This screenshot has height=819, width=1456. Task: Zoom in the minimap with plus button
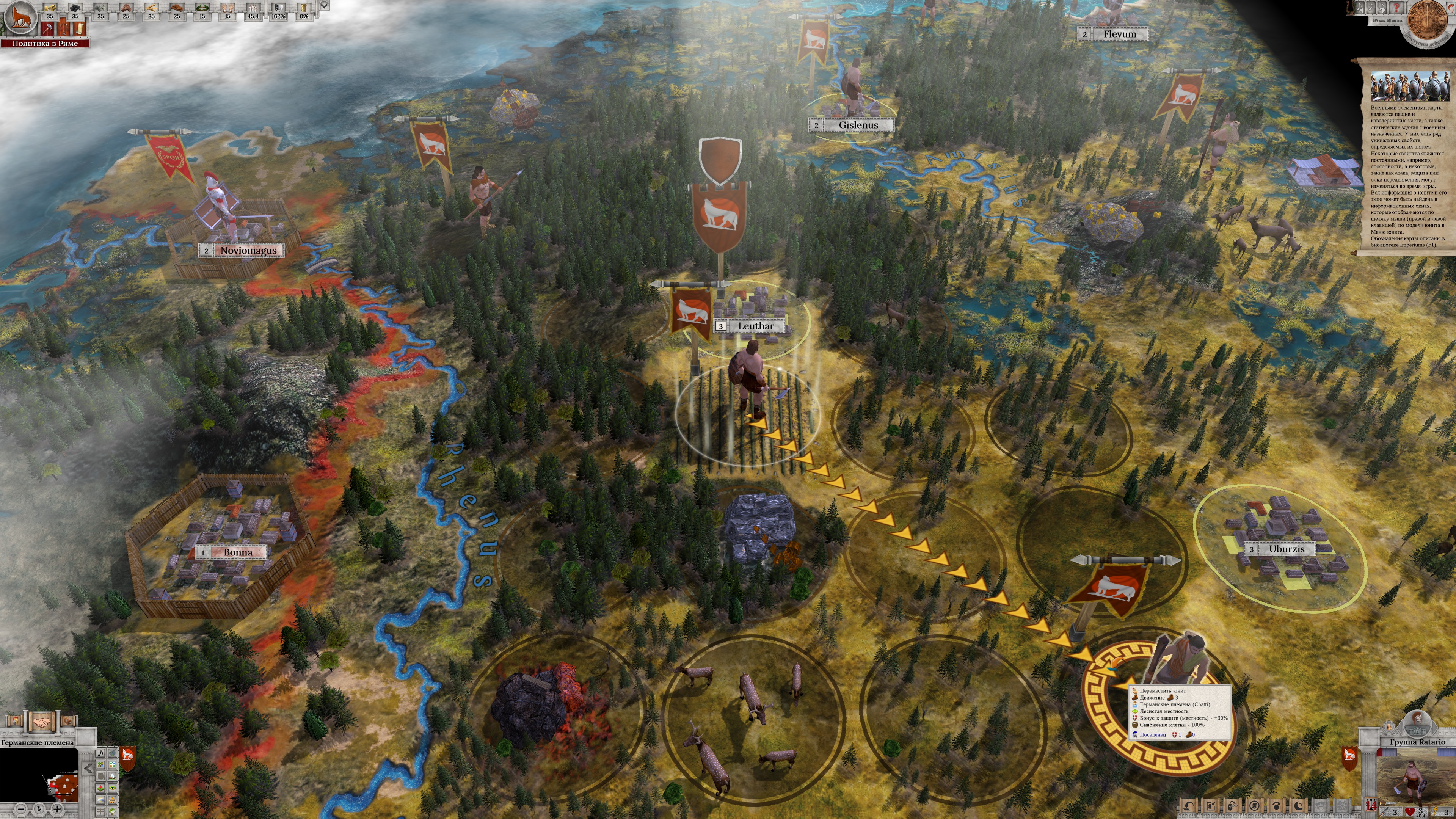coord(56,809)
